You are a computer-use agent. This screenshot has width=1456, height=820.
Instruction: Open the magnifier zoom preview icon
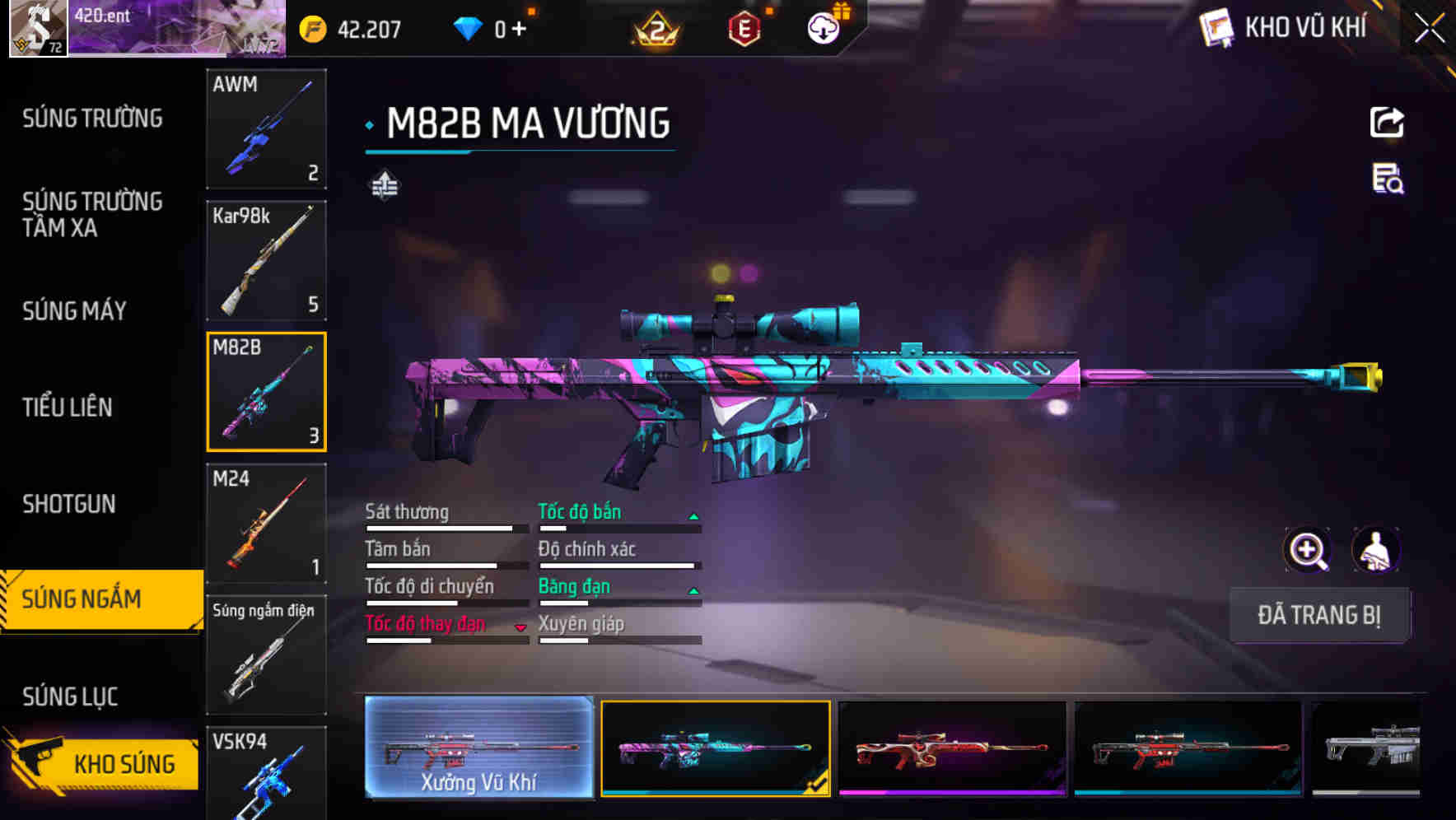click(x=1308, y=549)
